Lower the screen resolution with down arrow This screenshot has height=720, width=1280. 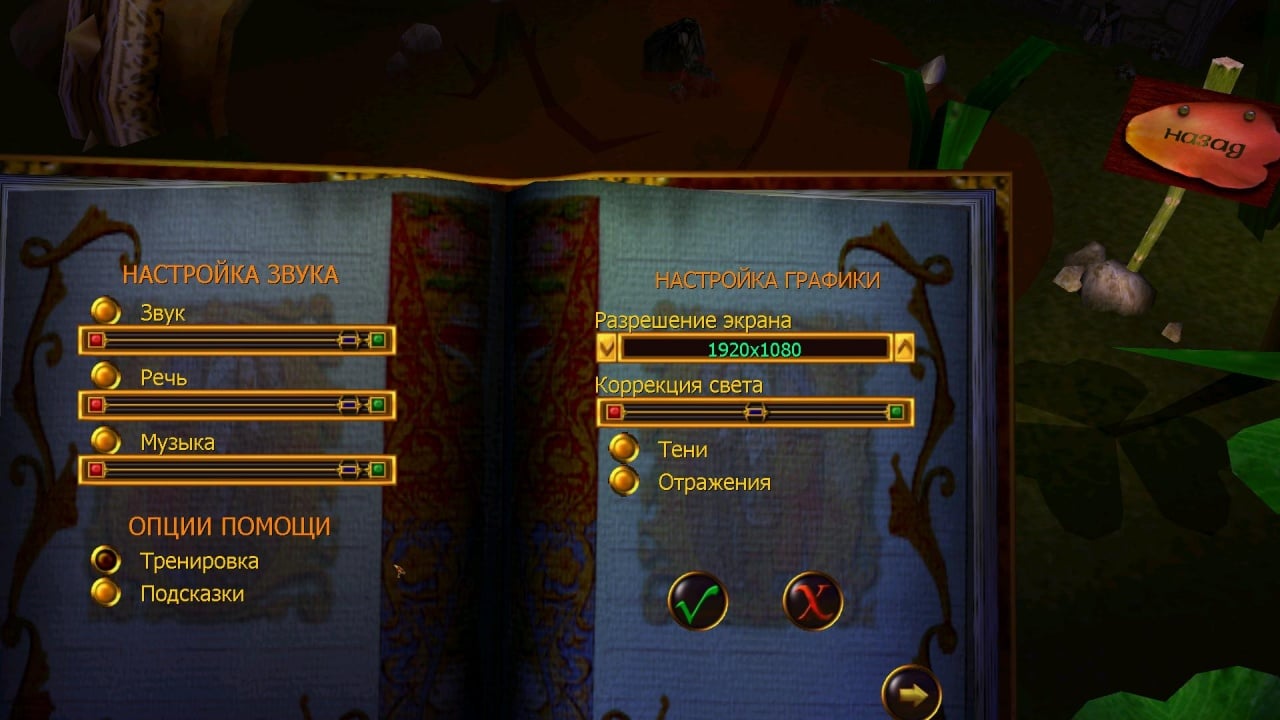(606, 349)
